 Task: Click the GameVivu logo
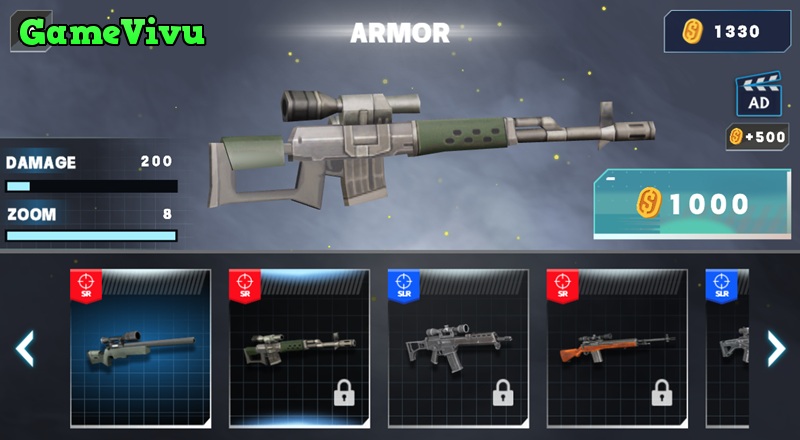(x=112, y=32)
